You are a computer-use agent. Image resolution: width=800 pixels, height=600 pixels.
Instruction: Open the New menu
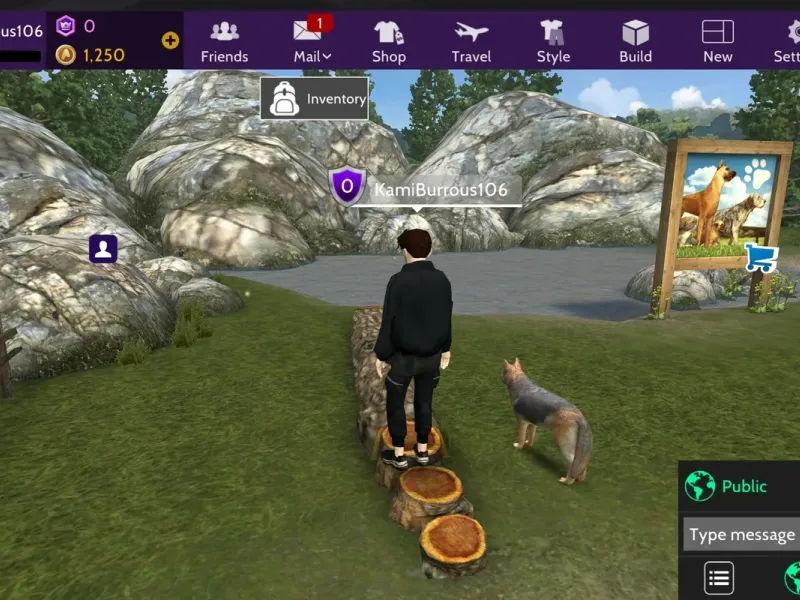(x=717, y=41)
